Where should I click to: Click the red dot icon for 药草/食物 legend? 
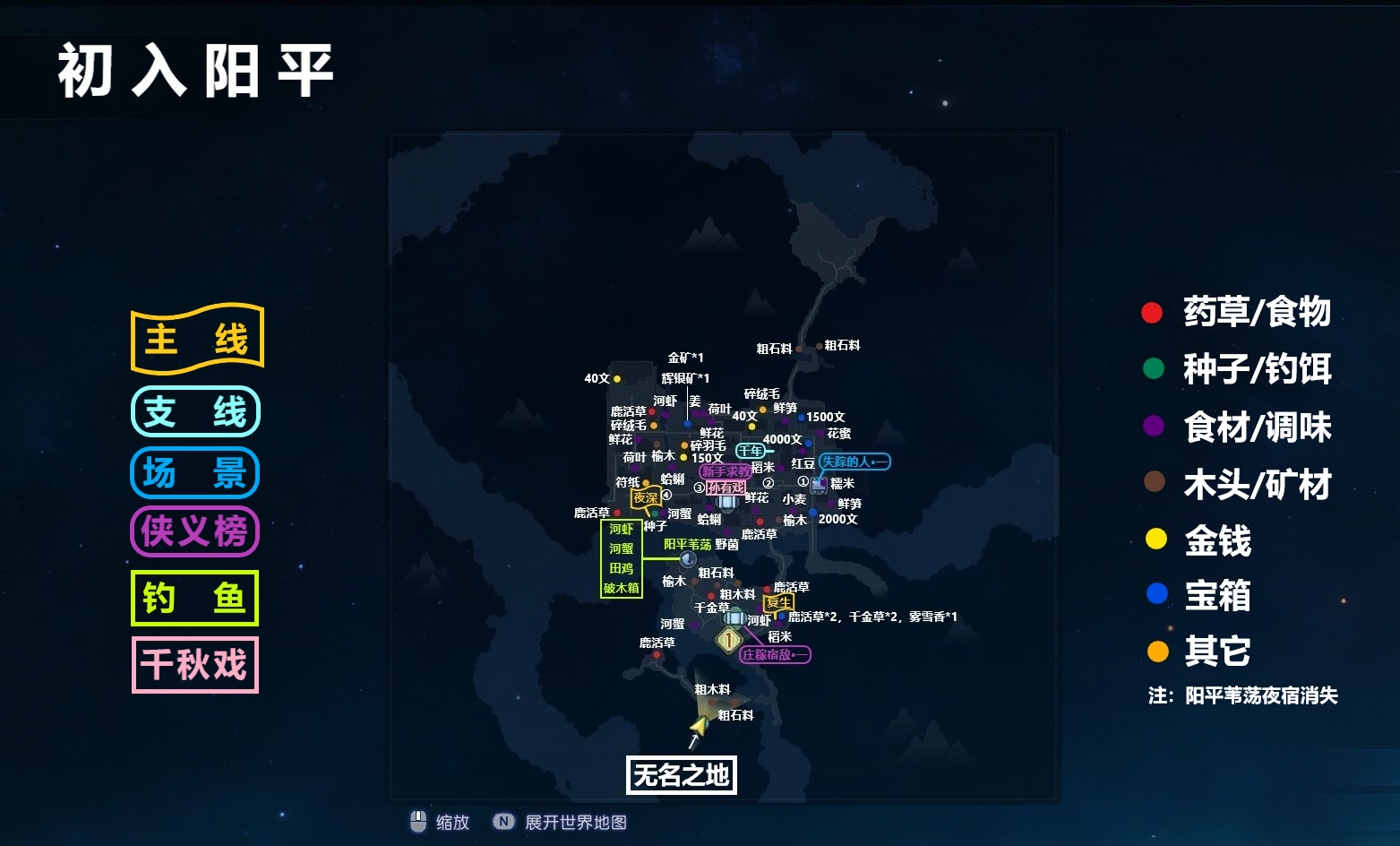click(1151, 313)
